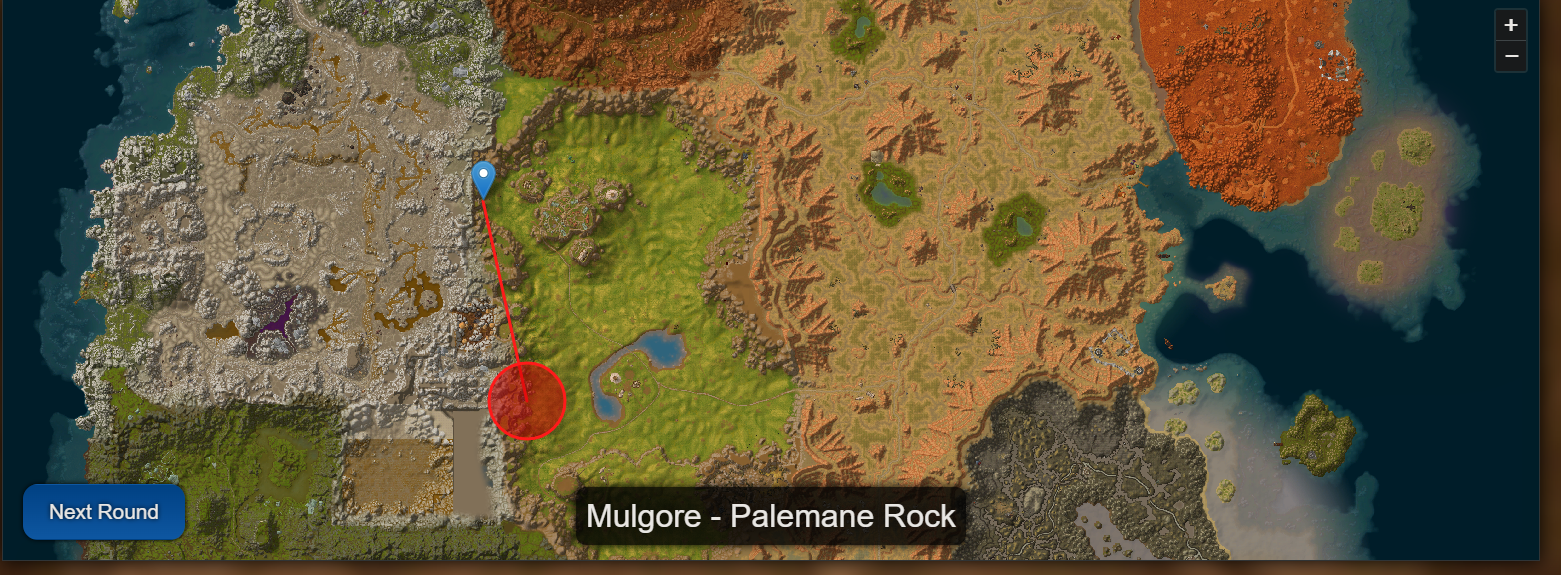Zoom out of the map
The image size is (1561, 575).
click(1510, 57)
